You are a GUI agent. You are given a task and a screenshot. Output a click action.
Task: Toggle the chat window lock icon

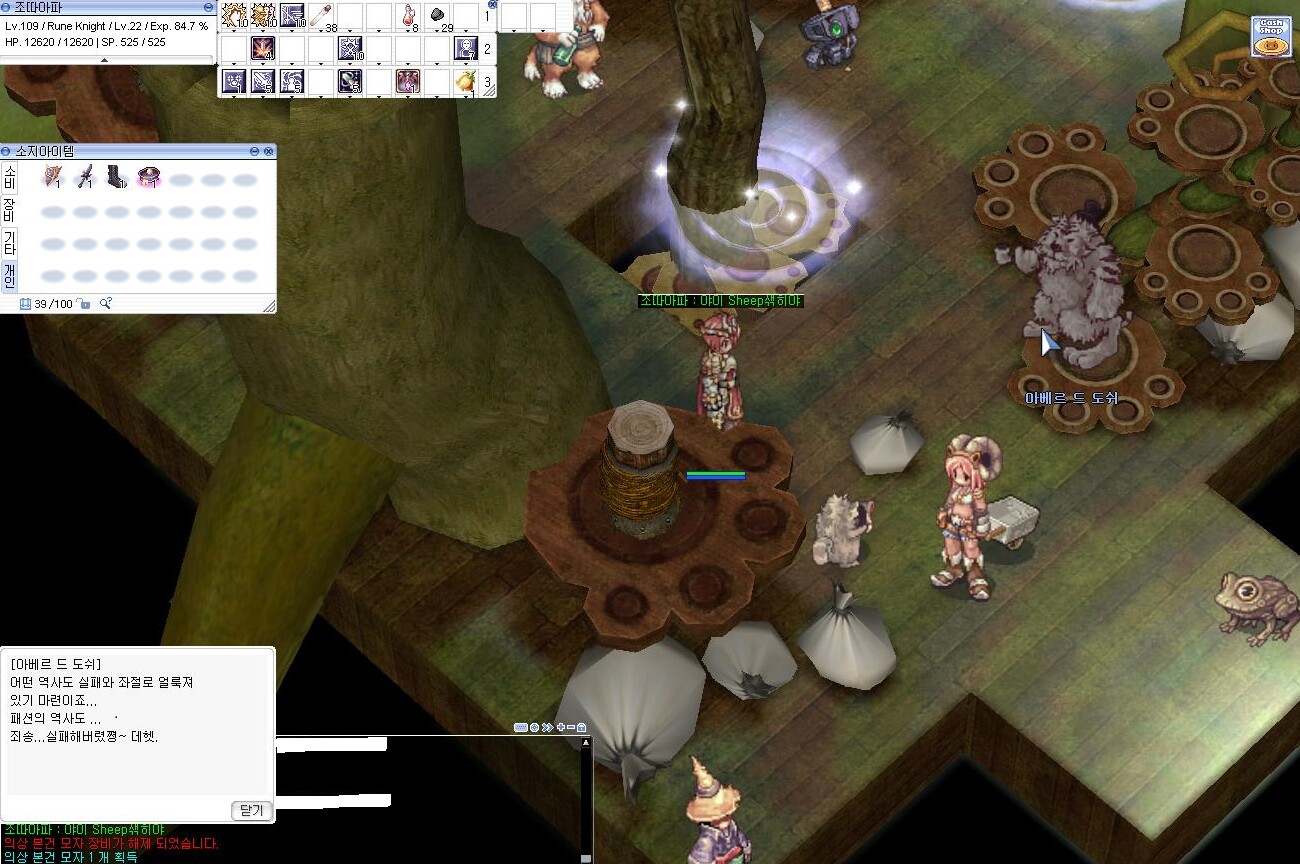coord(581,727)
